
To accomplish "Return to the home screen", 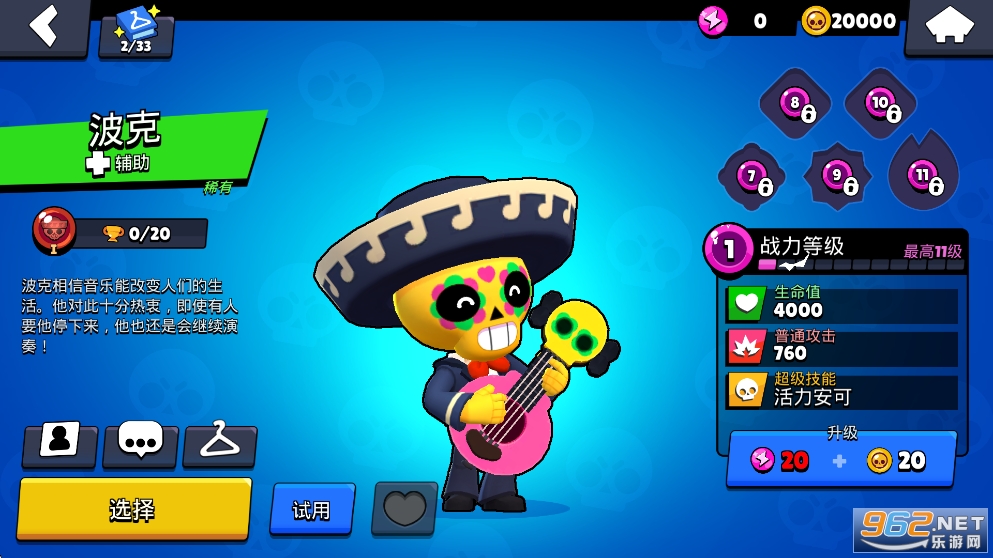I will coord(948,27).
